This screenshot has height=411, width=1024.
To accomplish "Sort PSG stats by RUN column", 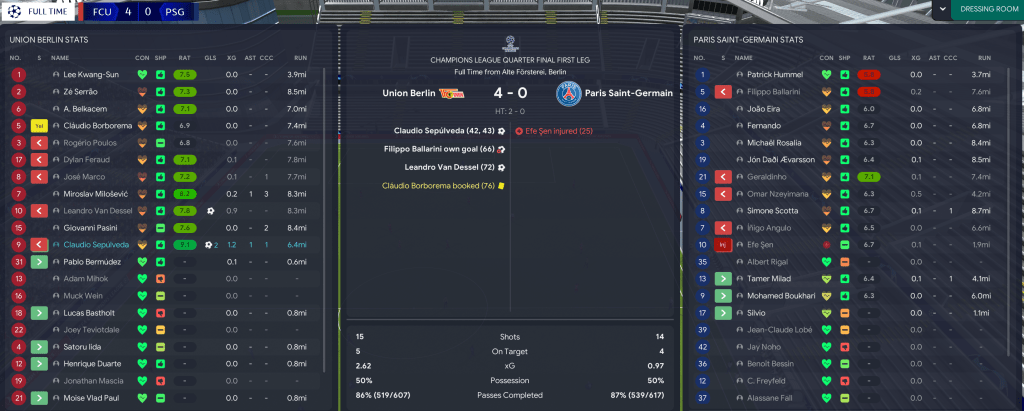I will [x=981, y=58].
